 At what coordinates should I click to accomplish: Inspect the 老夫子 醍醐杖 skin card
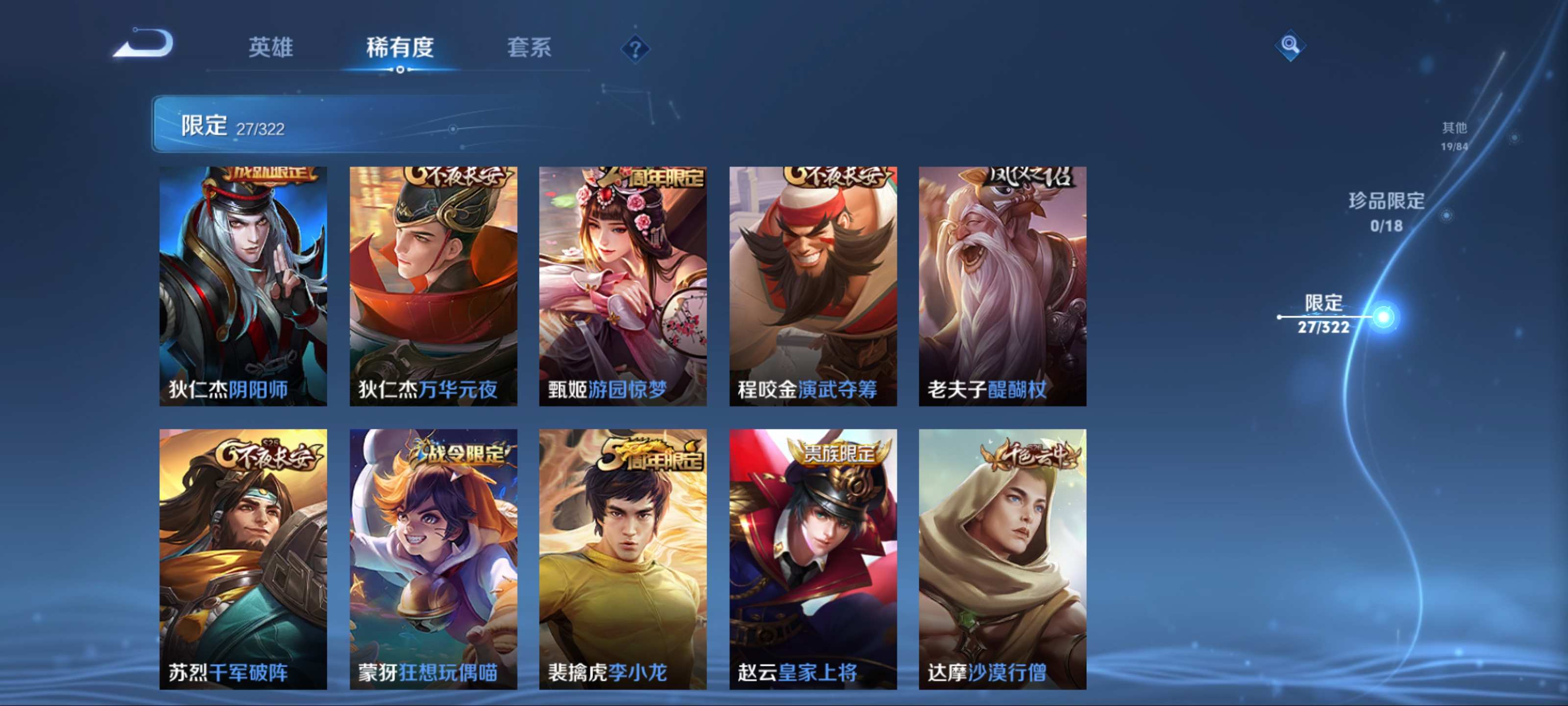(1003, 286)
